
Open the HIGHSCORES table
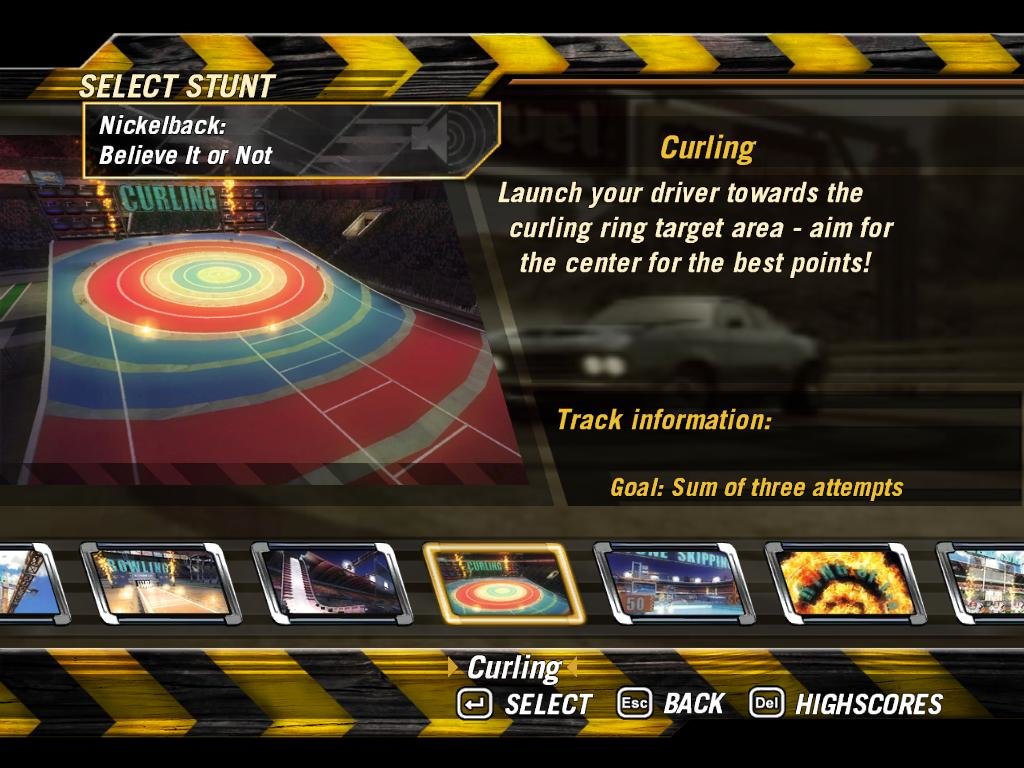[846, 704]
